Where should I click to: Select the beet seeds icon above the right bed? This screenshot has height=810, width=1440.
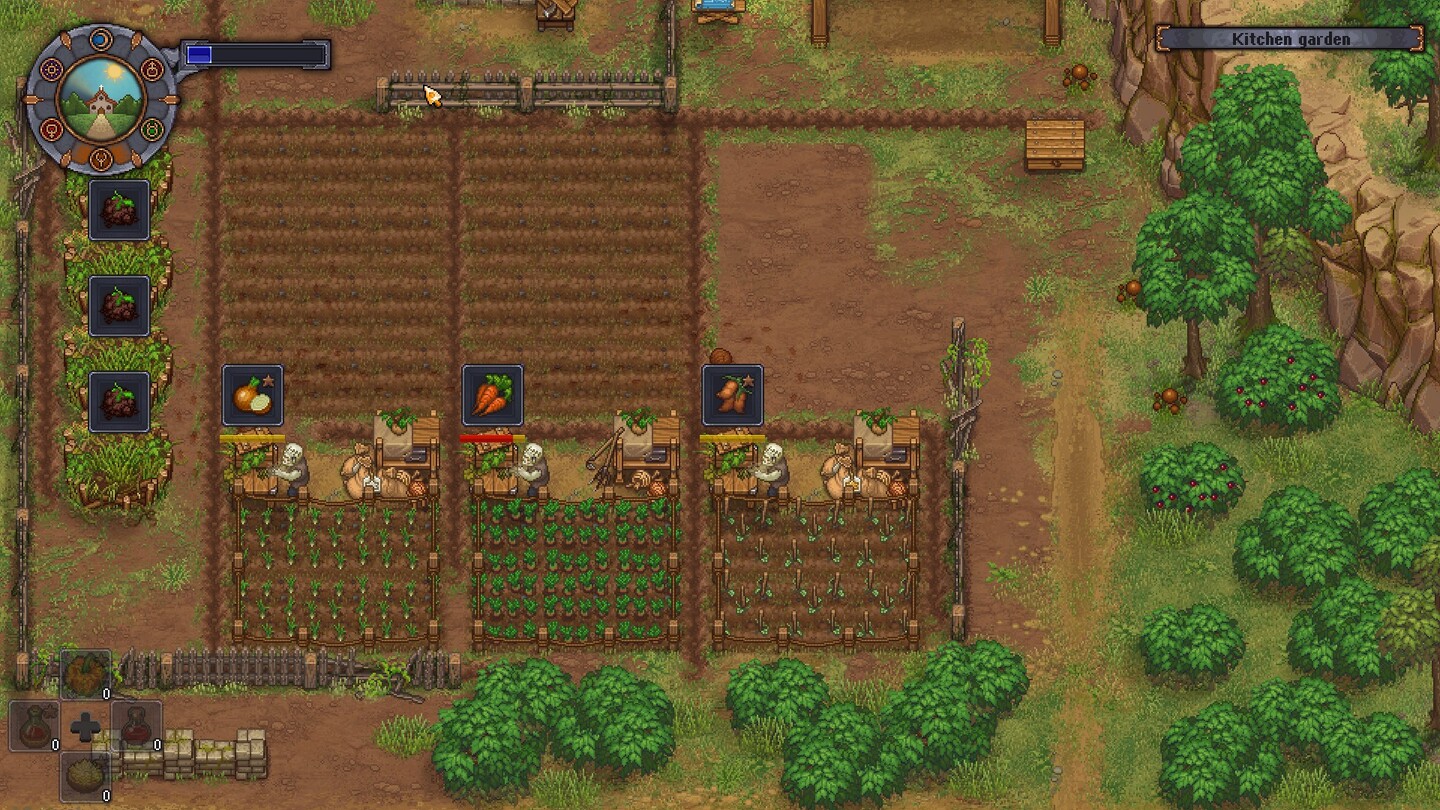733,395
